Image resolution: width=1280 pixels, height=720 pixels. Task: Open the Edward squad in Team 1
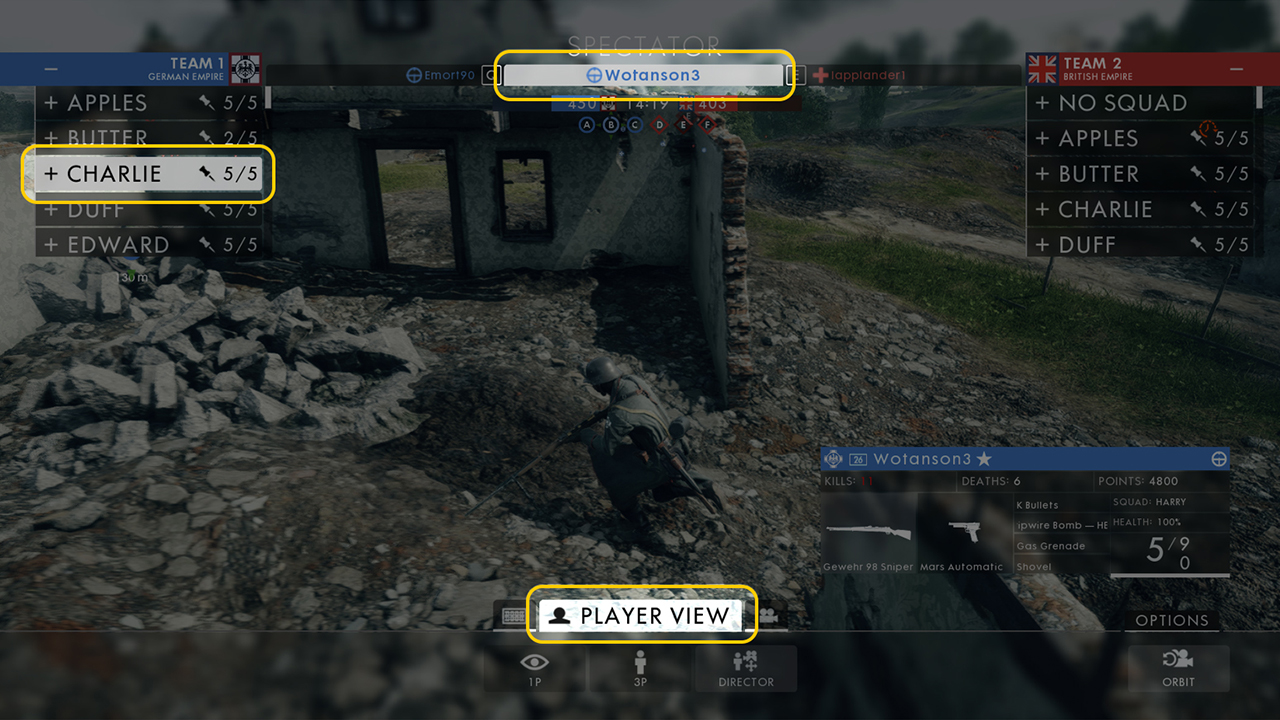click(146, 245)
